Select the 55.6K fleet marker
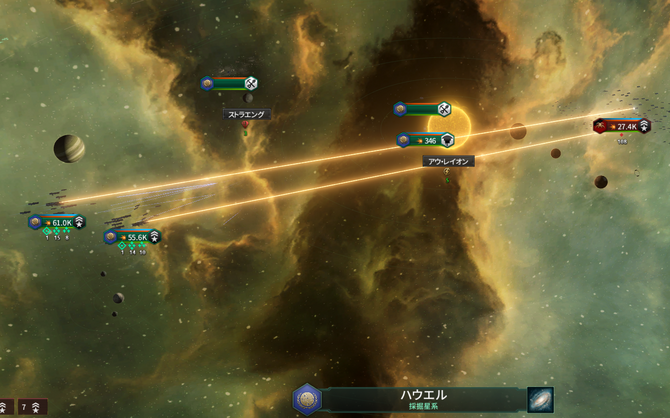This screenshot has height=418, width=670. coord(132,237)
